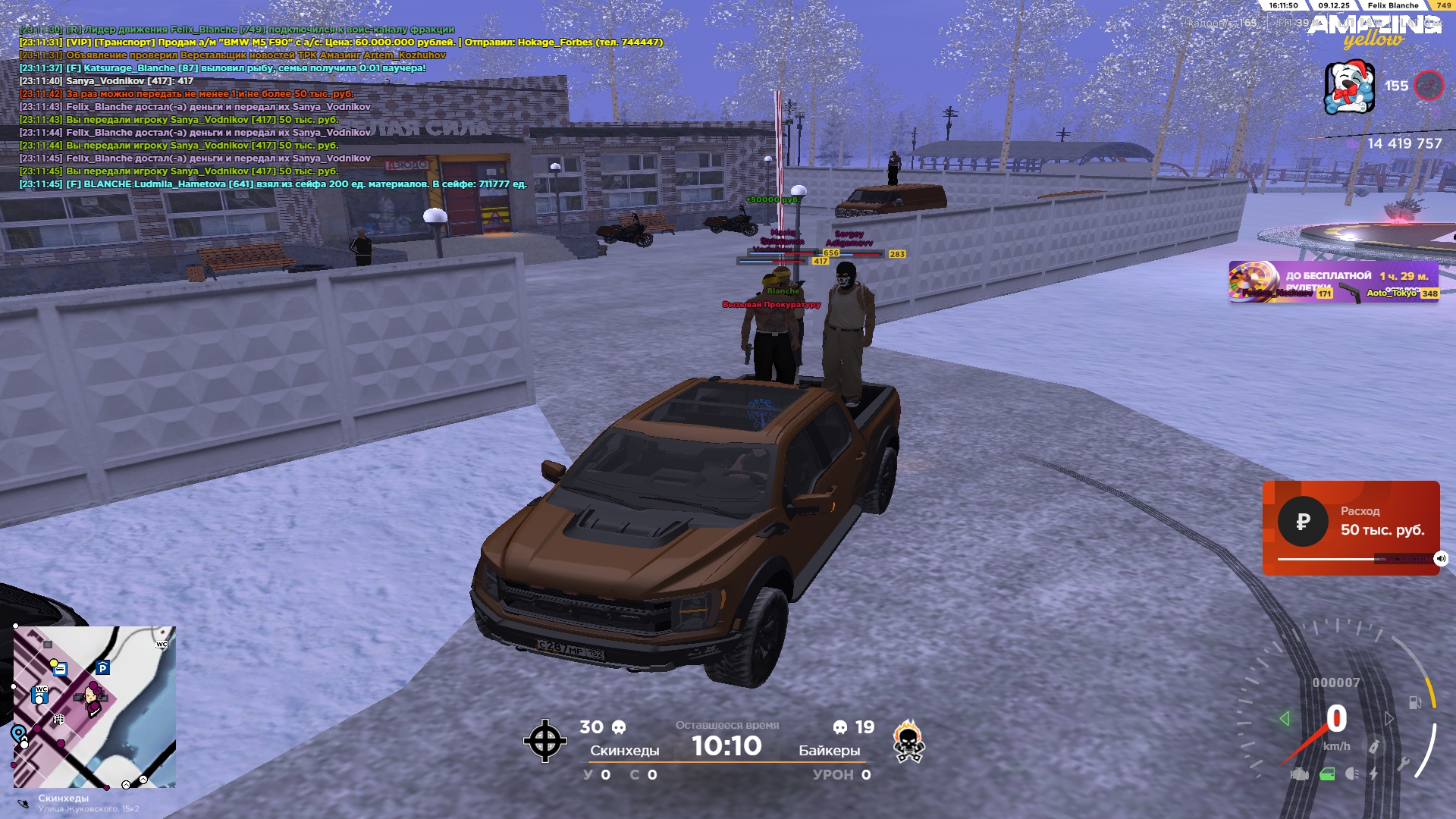Click the BMW M5 F90 advert chat line

341,42
